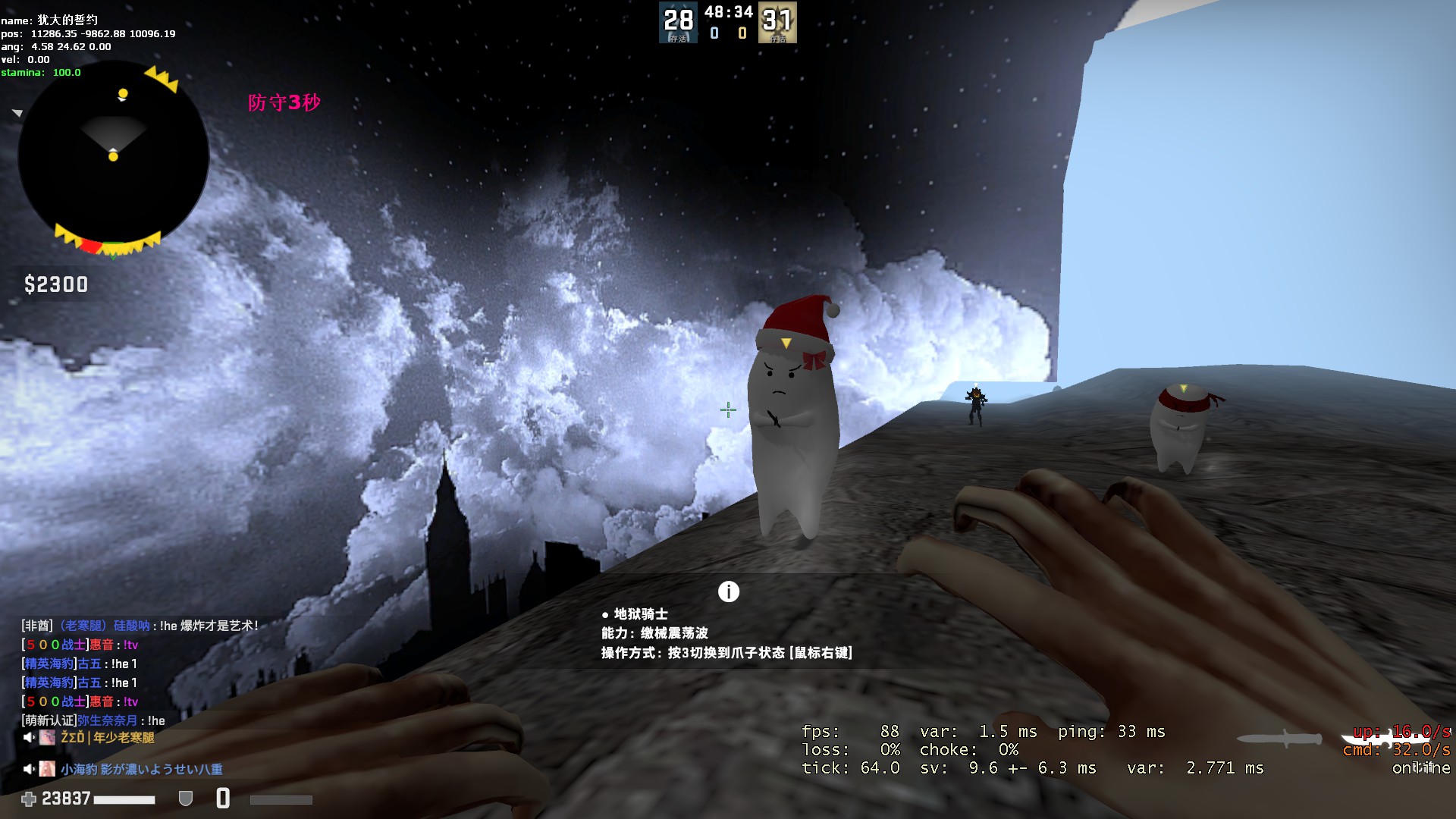Click the $2300 money display
This screenshot has height=819, width=1456.
pyautogui.click(x=56, y=285)
